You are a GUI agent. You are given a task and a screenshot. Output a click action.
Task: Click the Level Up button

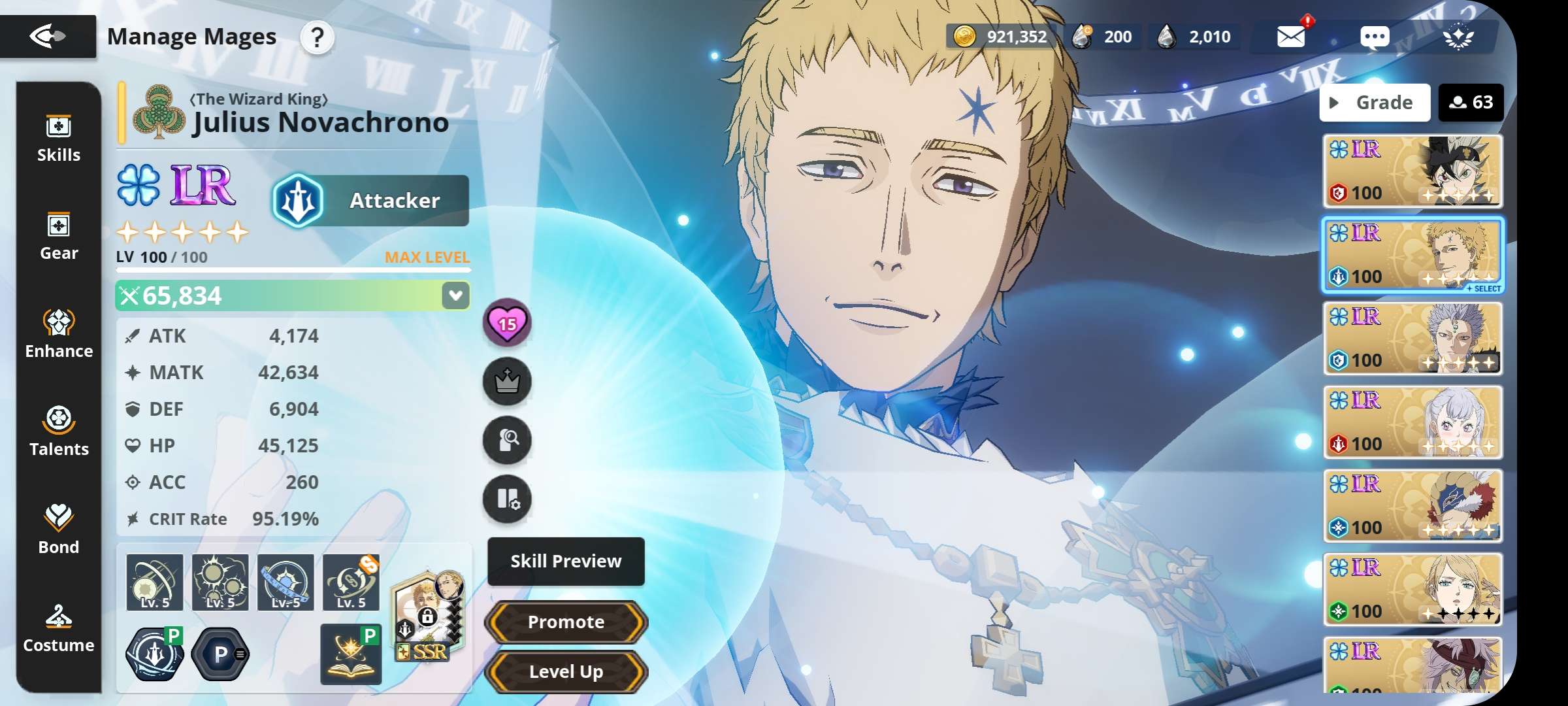point(566,671)
